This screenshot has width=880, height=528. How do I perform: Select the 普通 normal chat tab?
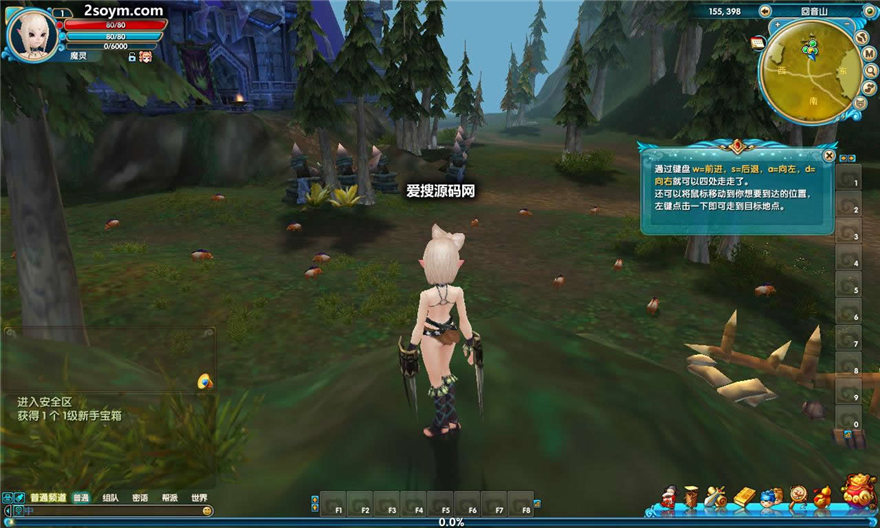pos(81,497)
